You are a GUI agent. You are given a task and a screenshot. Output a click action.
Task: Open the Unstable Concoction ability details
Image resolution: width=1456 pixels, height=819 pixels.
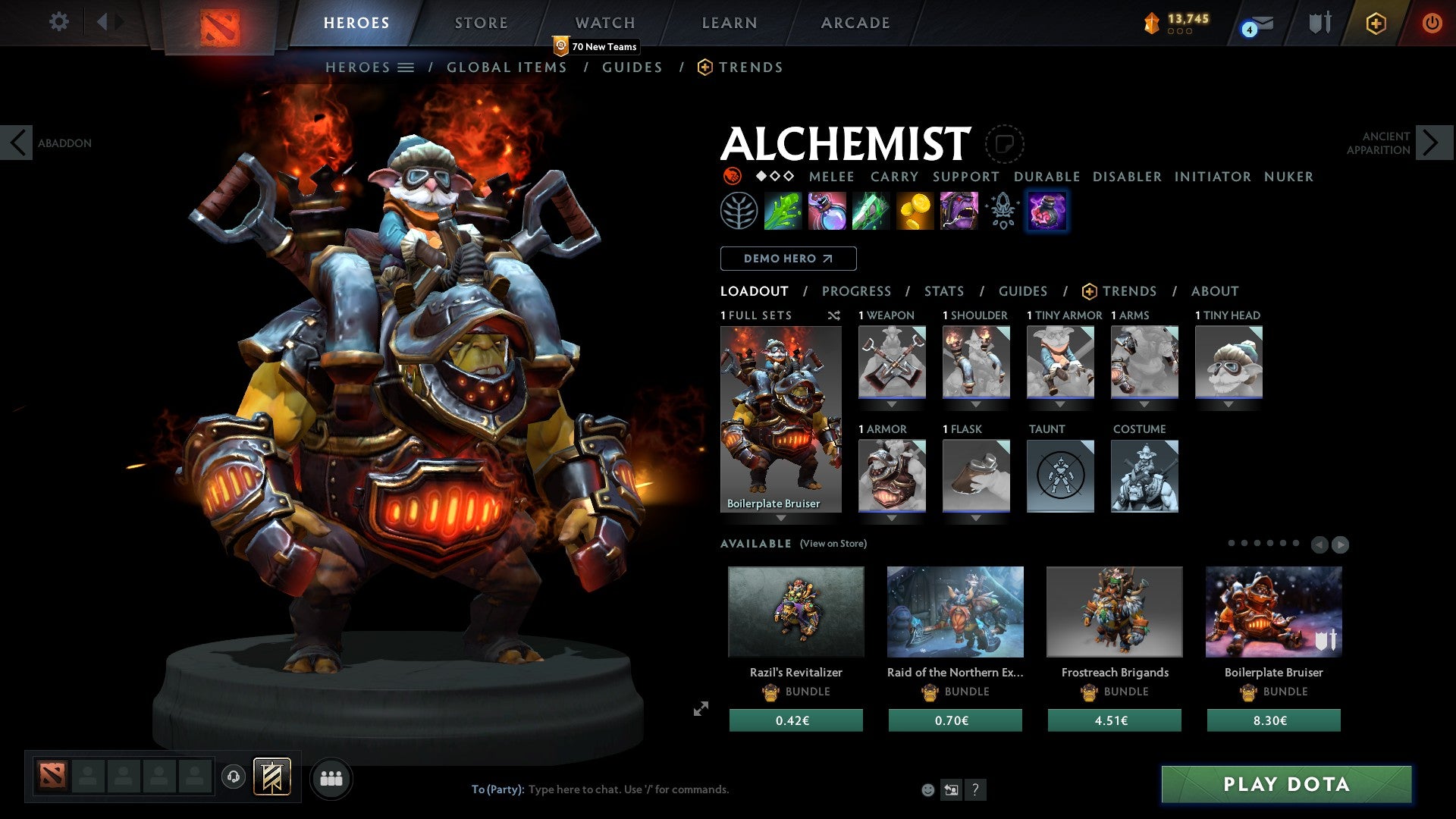[828, 211]
